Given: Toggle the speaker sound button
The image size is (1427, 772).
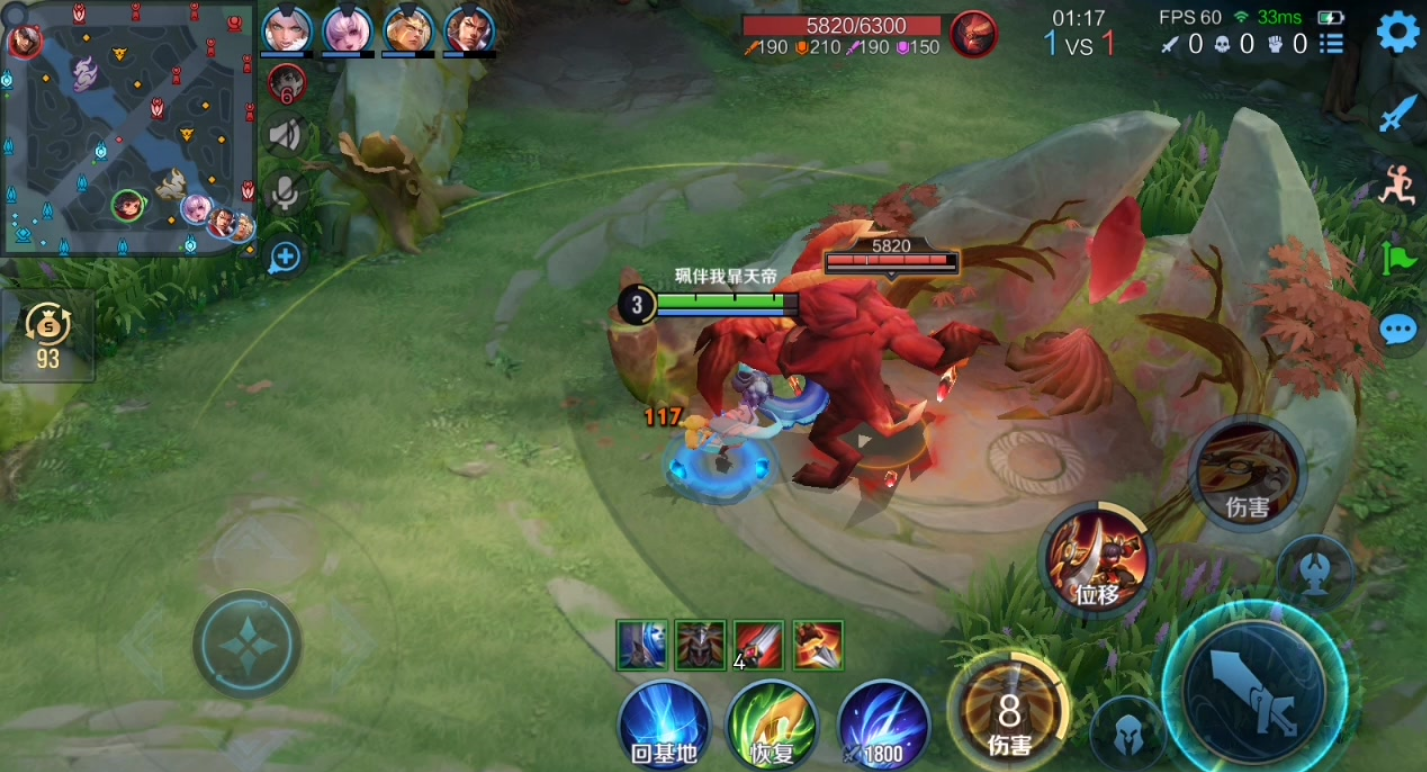Looking at the screenshot, I should click(286, 134).
